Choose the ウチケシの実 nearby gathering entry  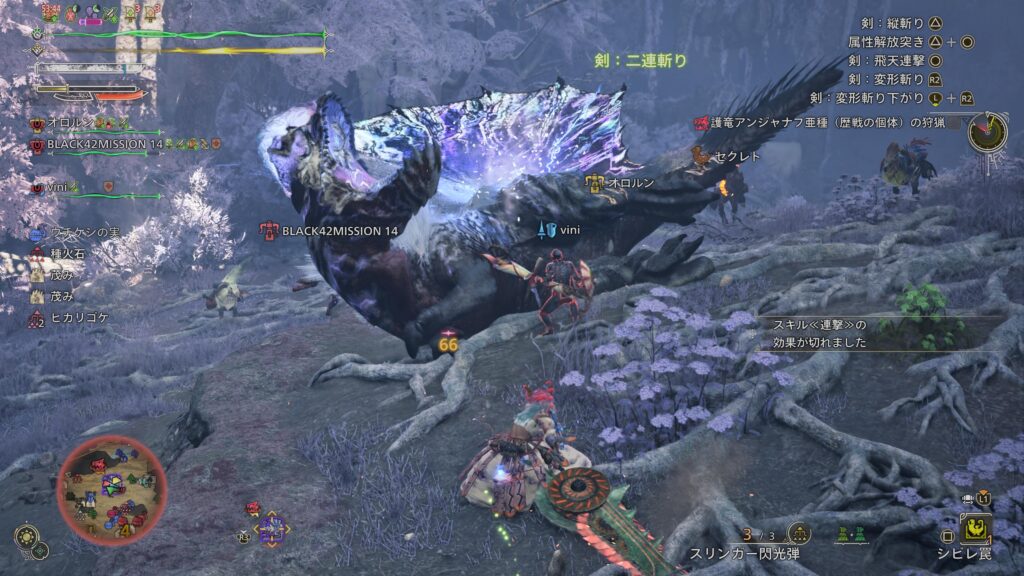[x=80, y=233]
